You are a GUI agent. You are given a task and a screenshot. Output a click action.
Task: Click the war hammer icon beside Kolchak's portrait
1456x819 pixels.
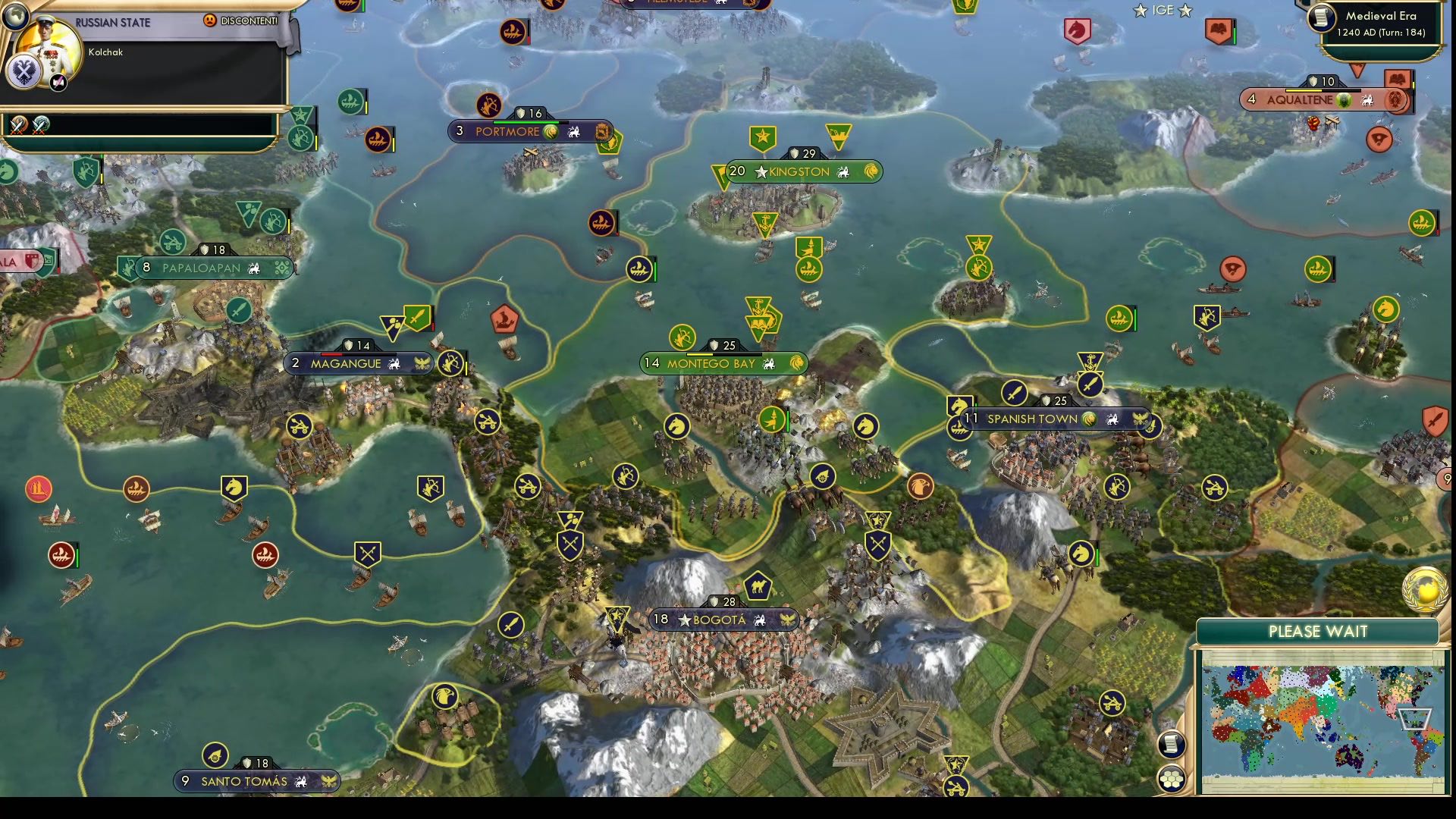[58, 83]
